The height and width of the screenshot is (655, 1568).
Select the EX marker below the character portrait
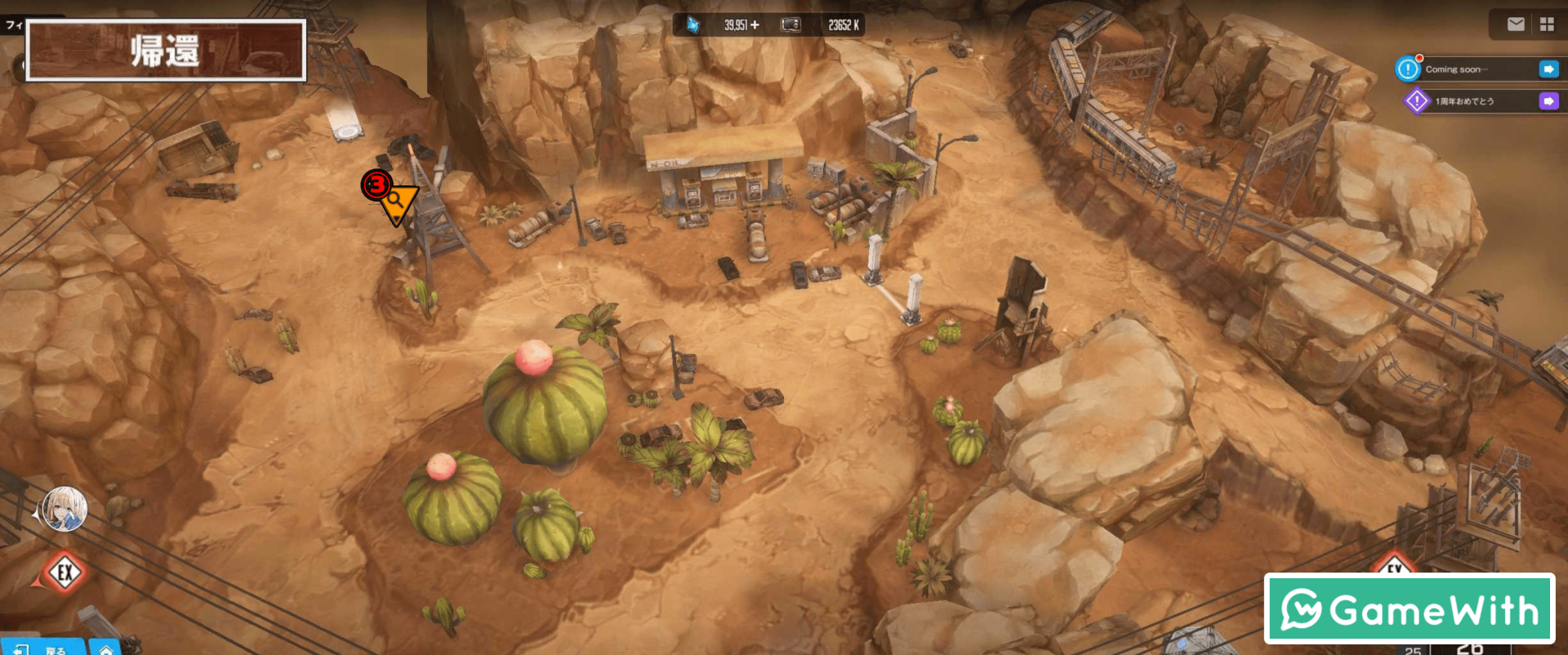click(x=65, y=573)
